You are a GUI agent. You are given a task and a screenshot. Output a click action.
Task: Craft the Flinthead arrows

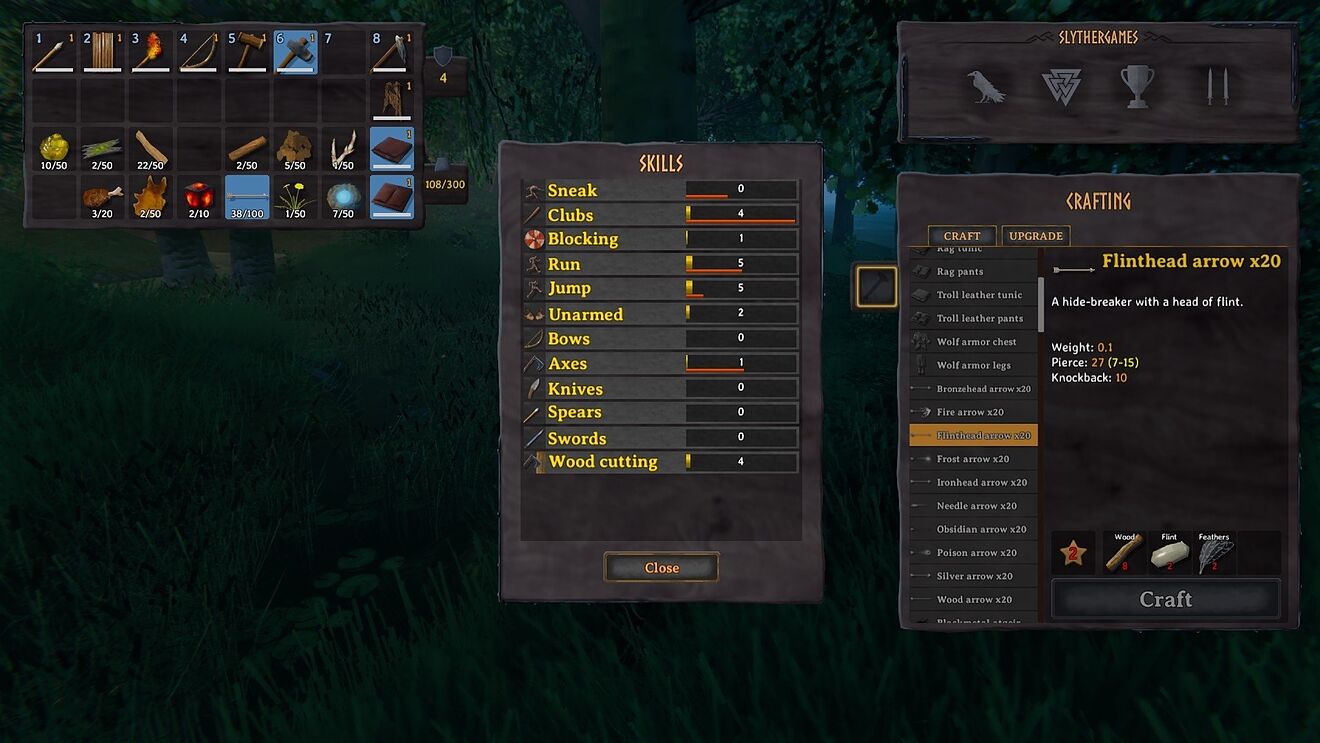coord(1165,599)
